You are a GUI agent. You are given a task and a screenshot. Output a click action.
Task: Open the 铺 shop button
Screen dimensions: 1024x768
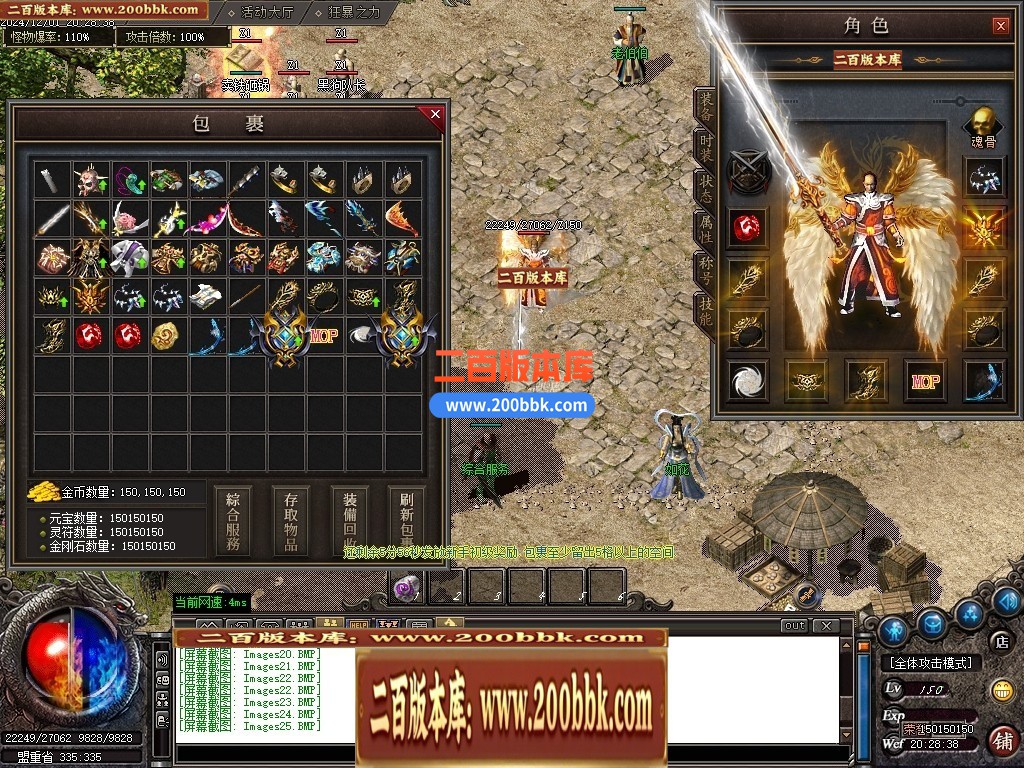pos(1000,740)
